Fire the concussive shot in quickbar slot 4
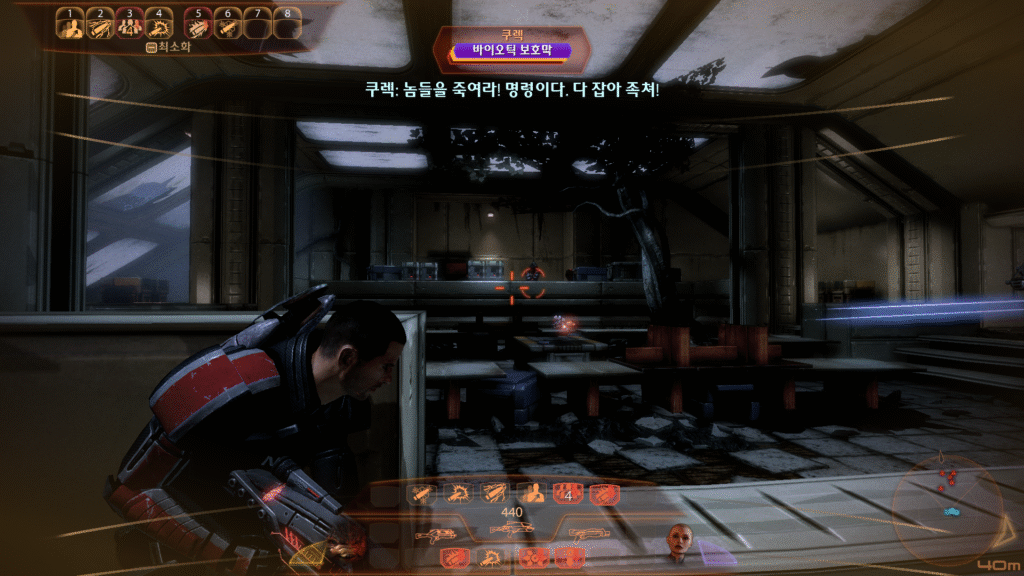Image resolution: width=1024 pixels, height=576 pixels. coord(159,27)
